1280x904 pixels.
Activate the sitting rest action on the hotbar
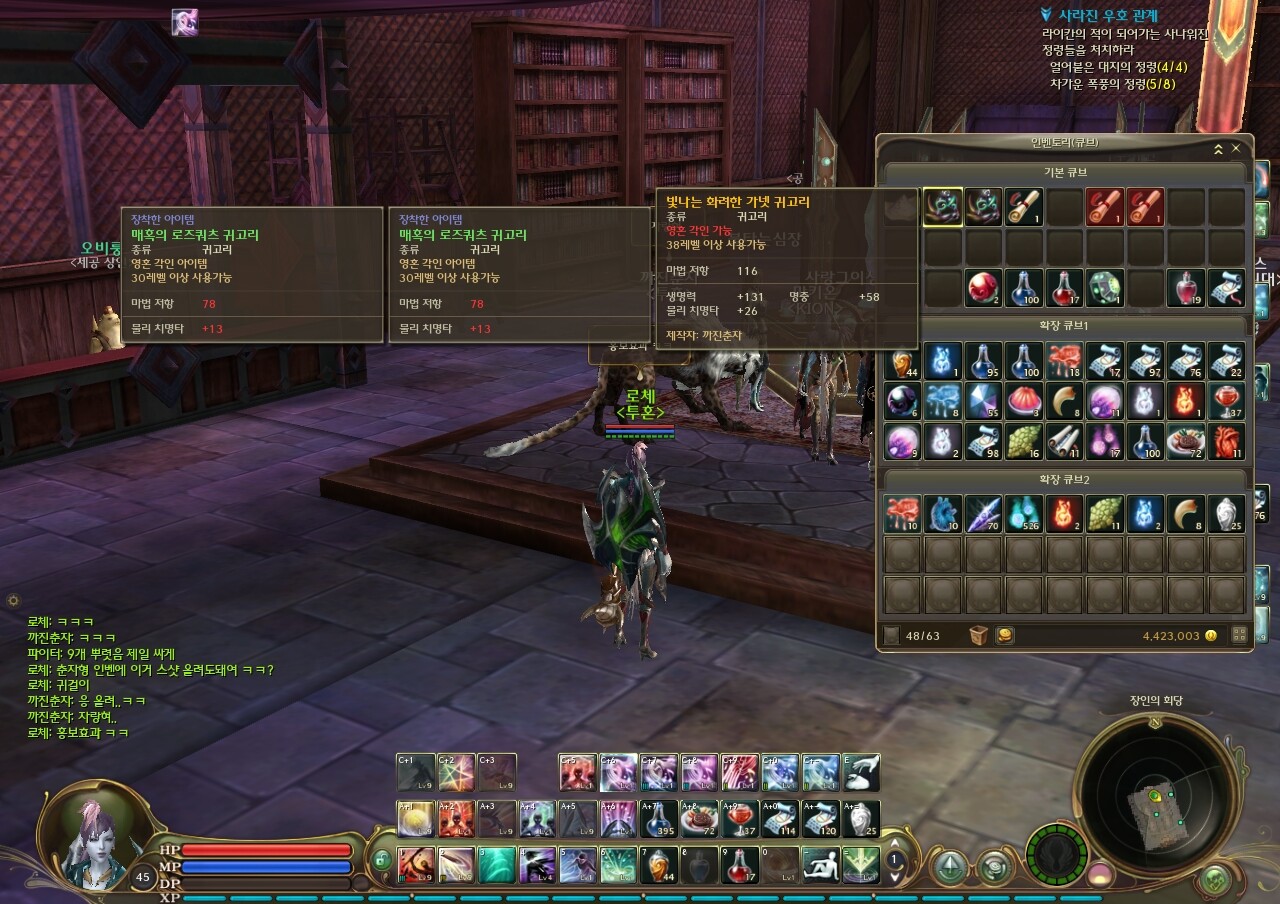point(820,864)
